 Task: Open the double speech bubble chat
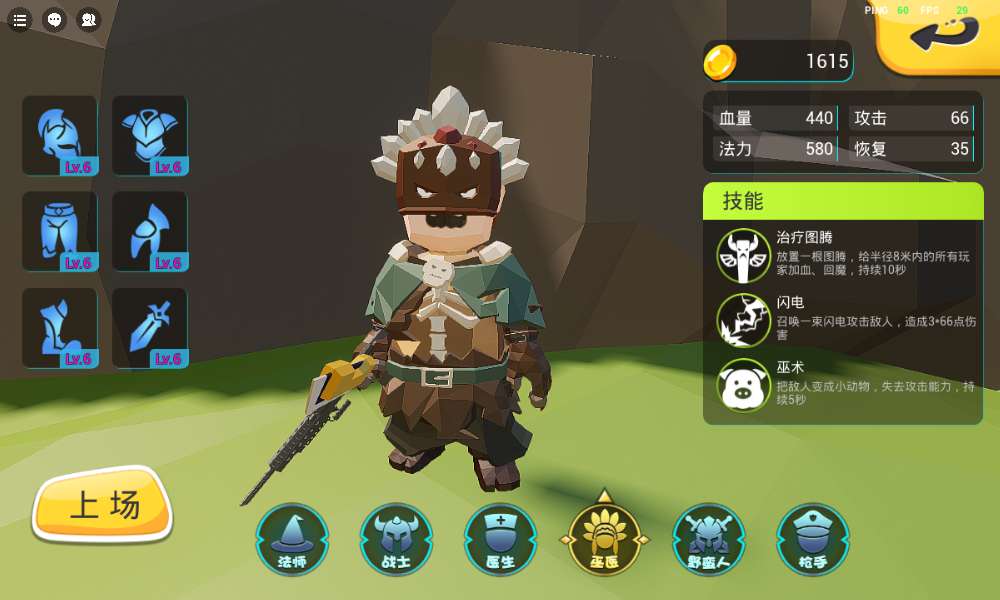click(89, 19)
